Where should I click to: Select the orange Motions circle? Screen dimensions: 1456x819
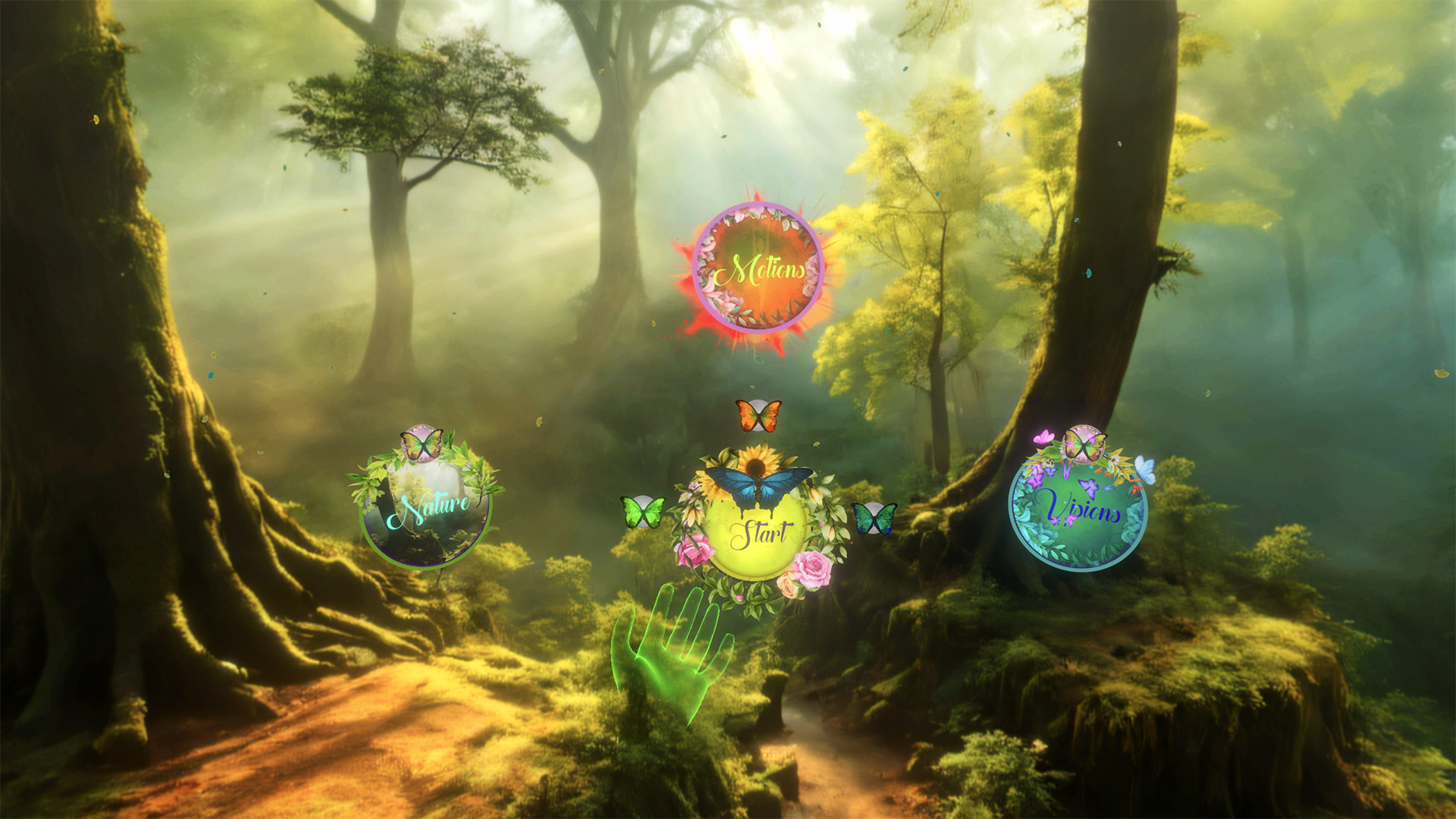(x=758, y=268)
